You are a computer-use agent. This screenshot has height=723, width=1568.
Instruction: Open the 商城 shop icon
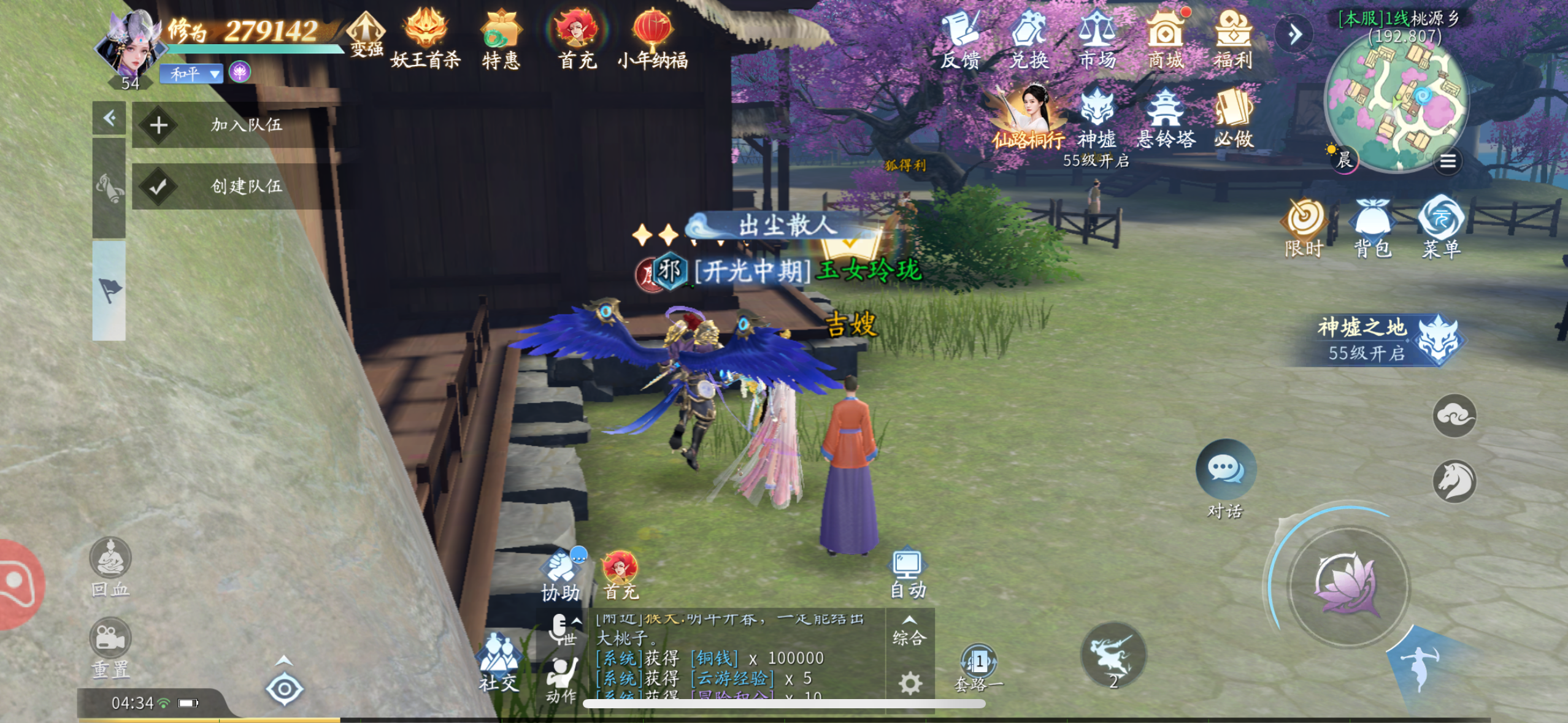[x=1166, y=38]
